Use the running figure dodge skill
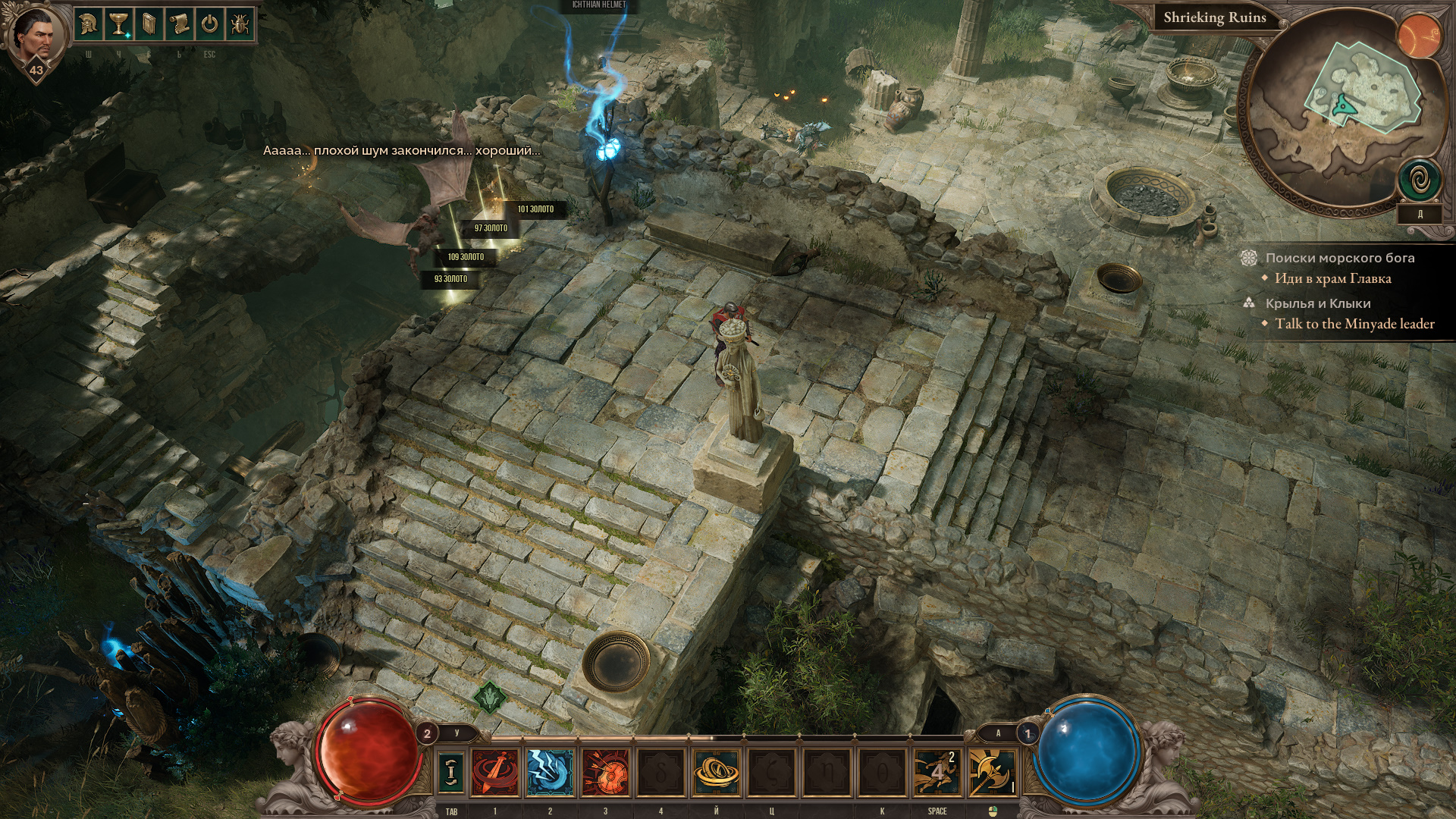The height and width of the screenshot is (819, 1456). coord(937,772)
